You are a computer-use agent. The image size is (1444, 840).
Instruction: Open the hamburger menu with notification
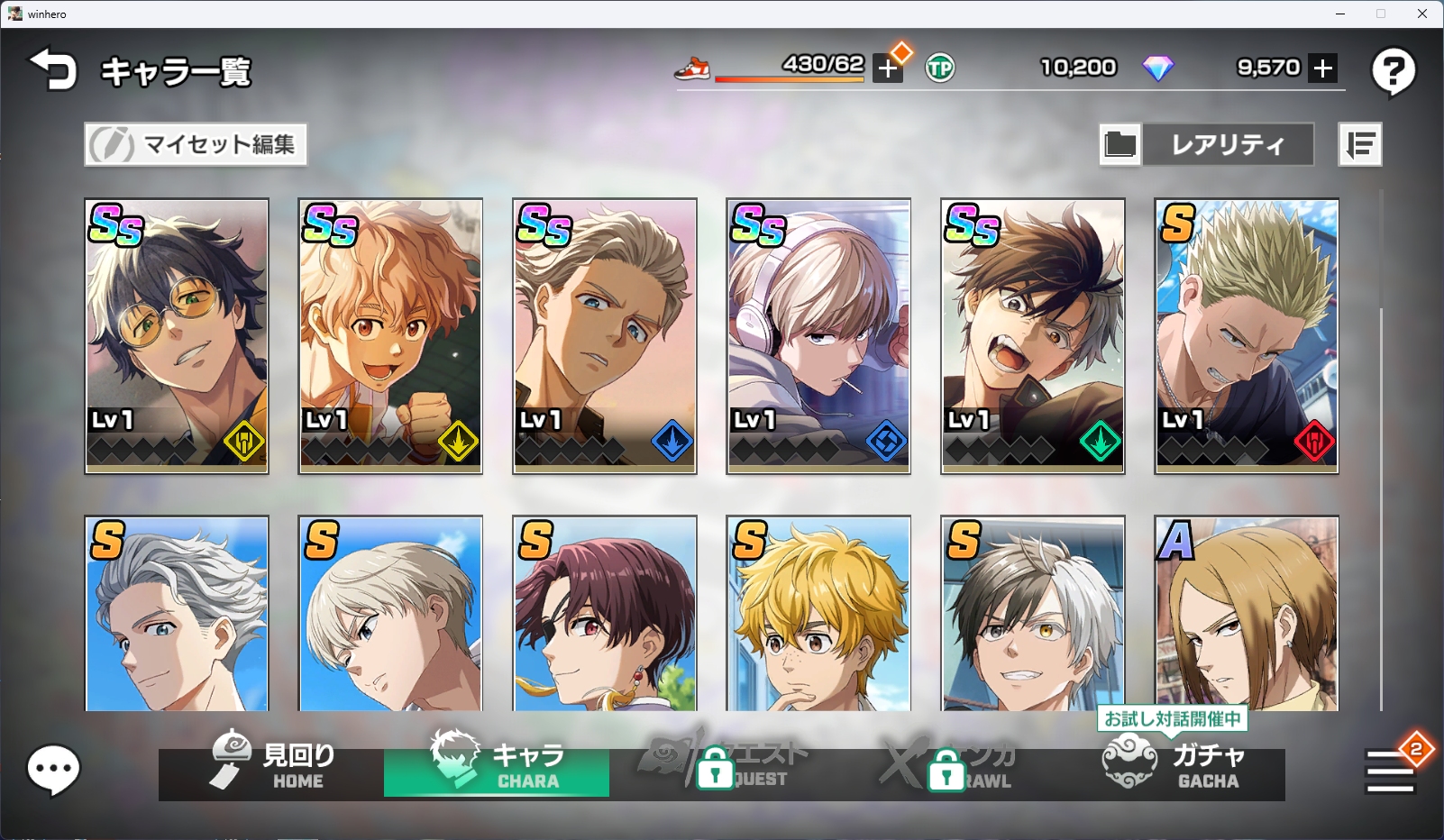tap(1390, 772)
